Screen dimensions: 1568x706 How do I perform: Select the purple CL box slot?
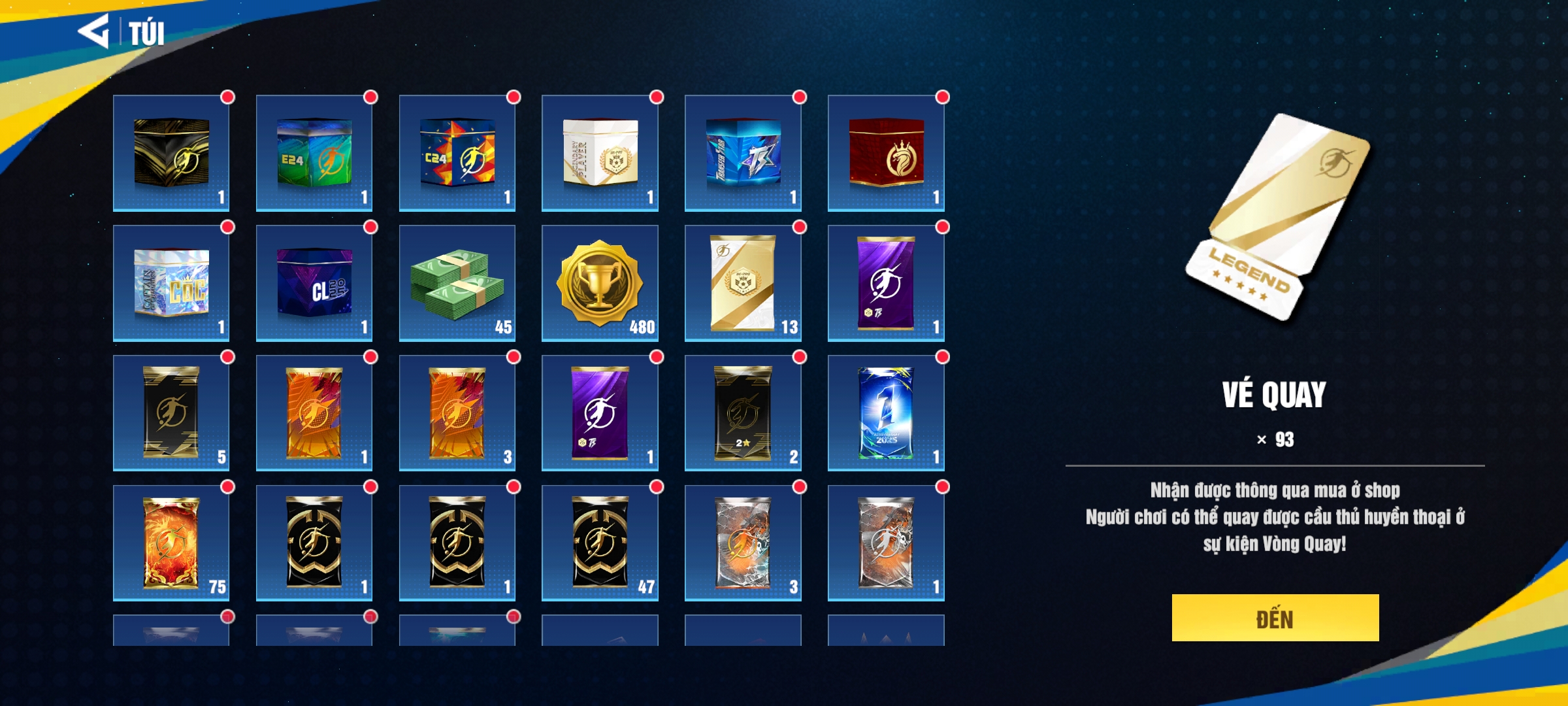click(x=314, y=283)
